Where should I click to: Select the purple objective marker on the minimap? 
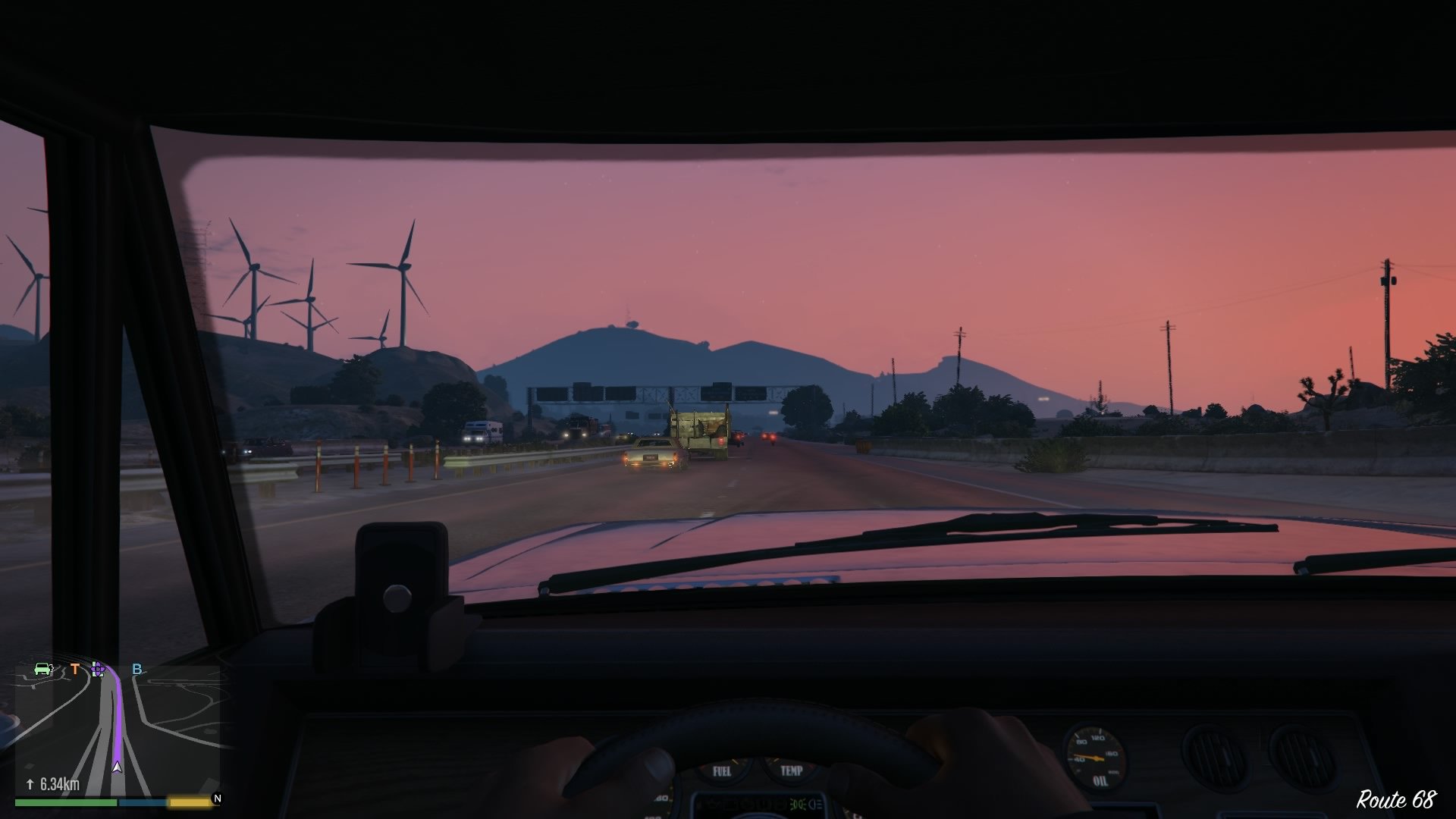pos(98,670)
